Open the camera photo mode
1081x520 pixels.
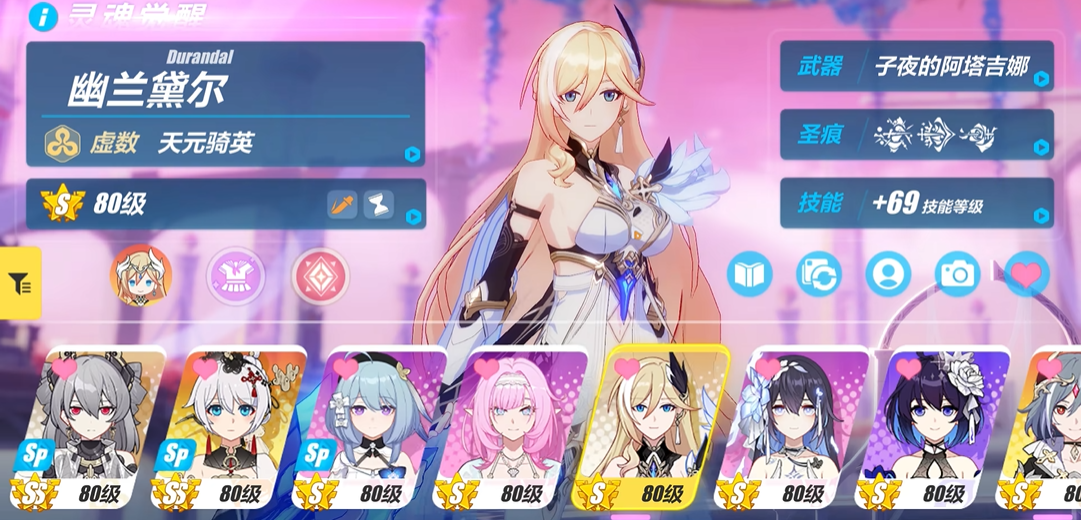tap(957, 273)
